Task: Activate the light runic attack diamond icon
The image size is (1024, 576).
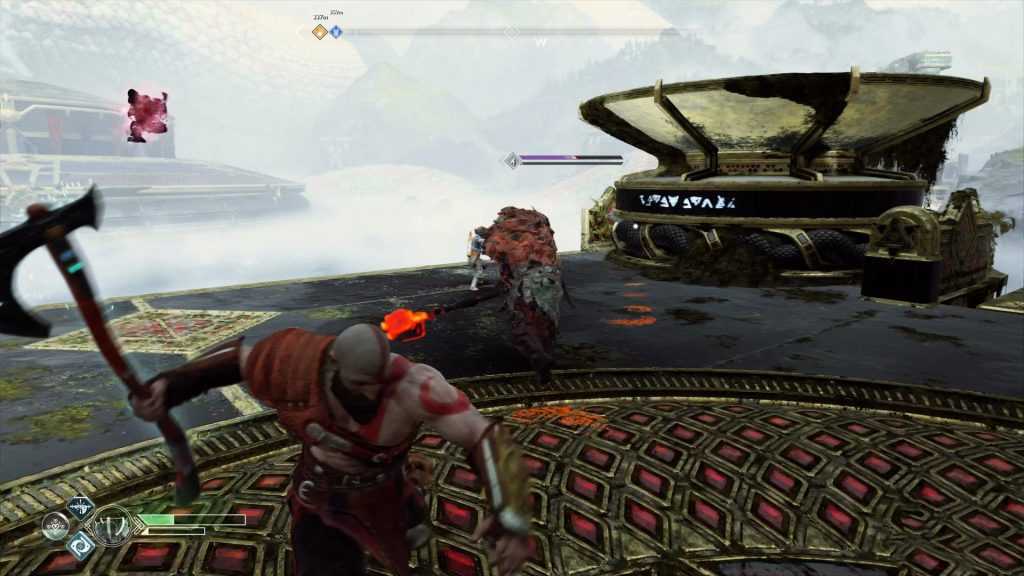Action: [80, 507]
